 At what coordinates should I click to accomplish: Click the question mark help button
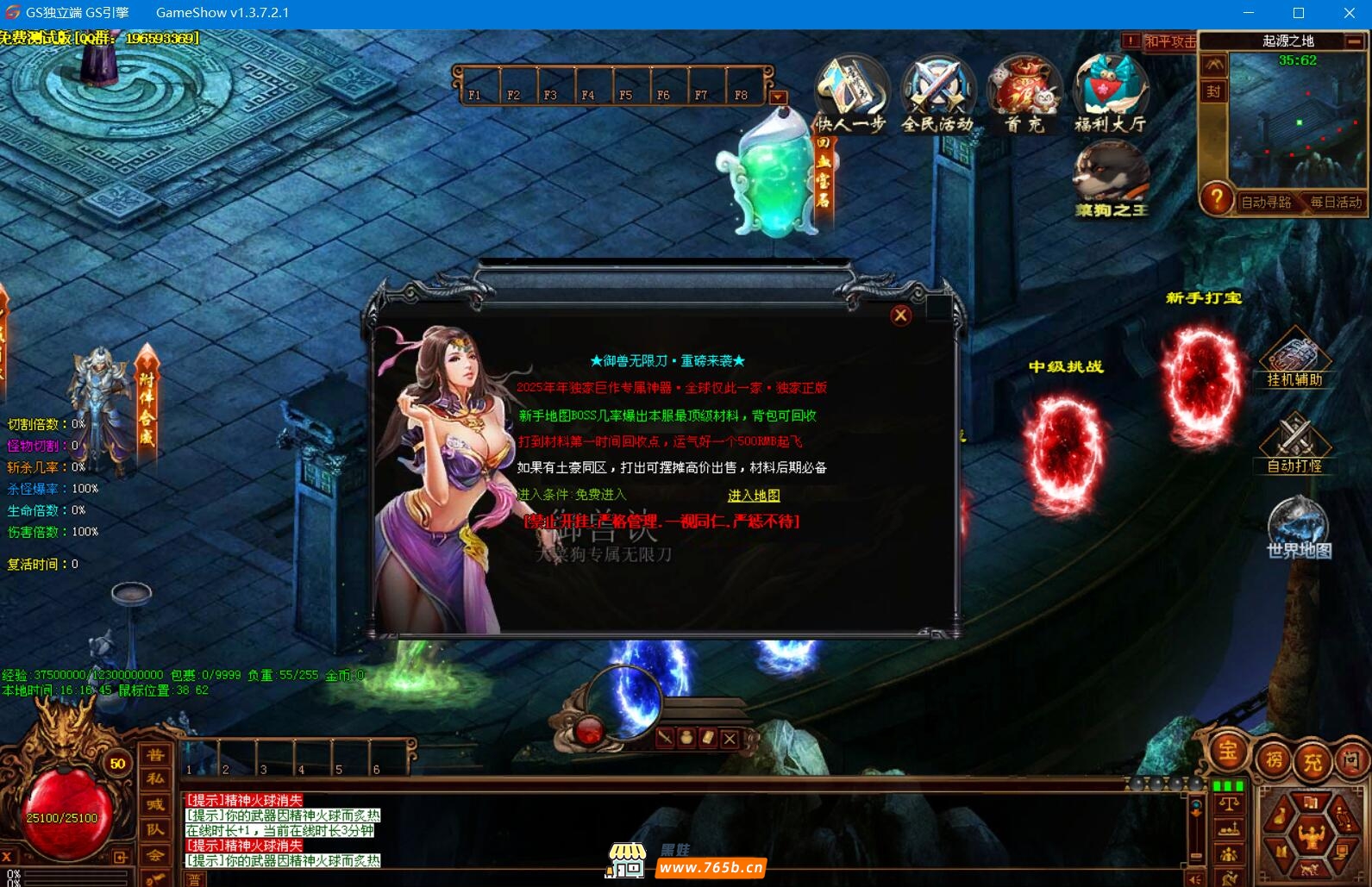1217,200
